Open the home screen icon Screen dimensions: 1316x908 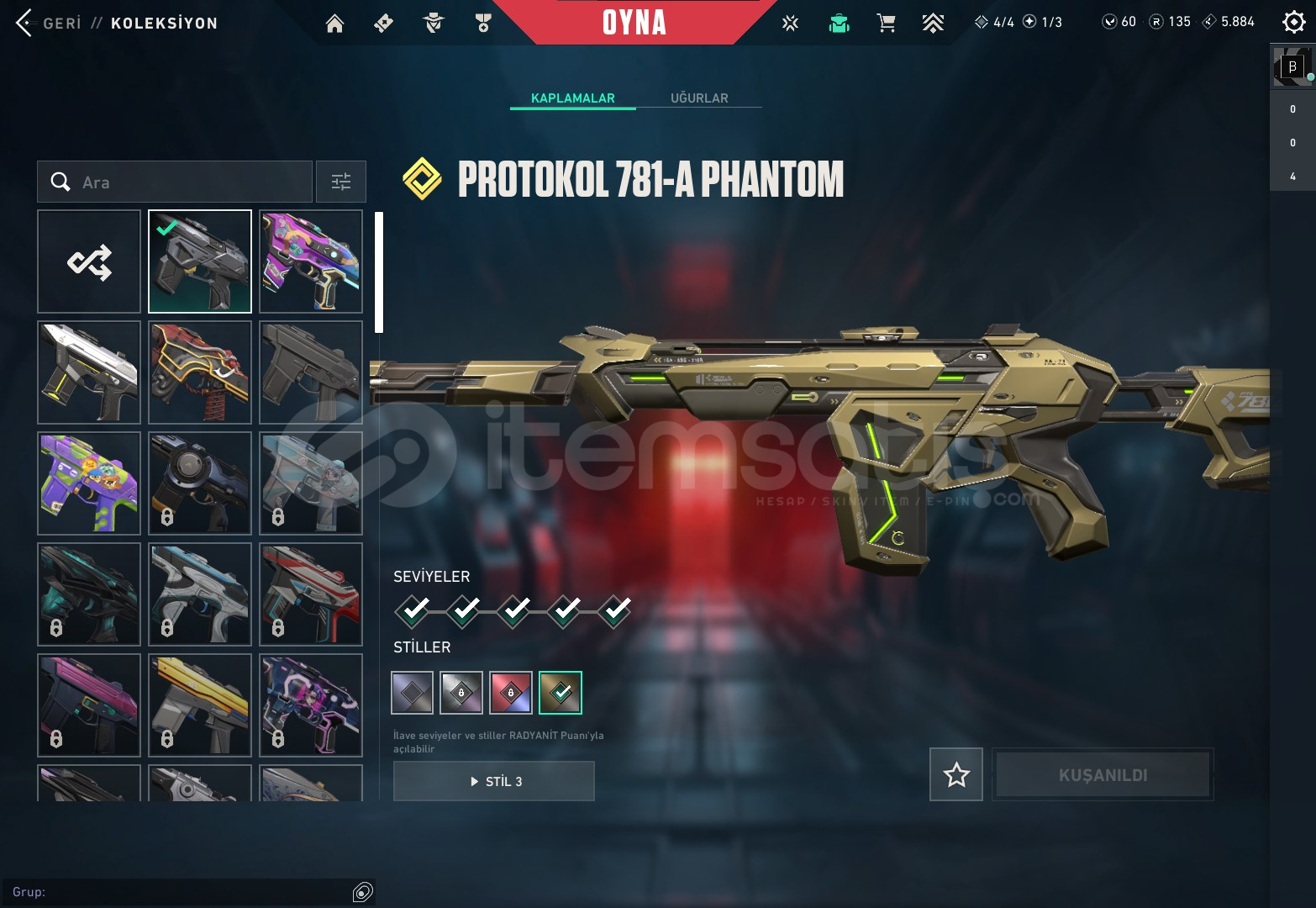[x=334, y=24]
